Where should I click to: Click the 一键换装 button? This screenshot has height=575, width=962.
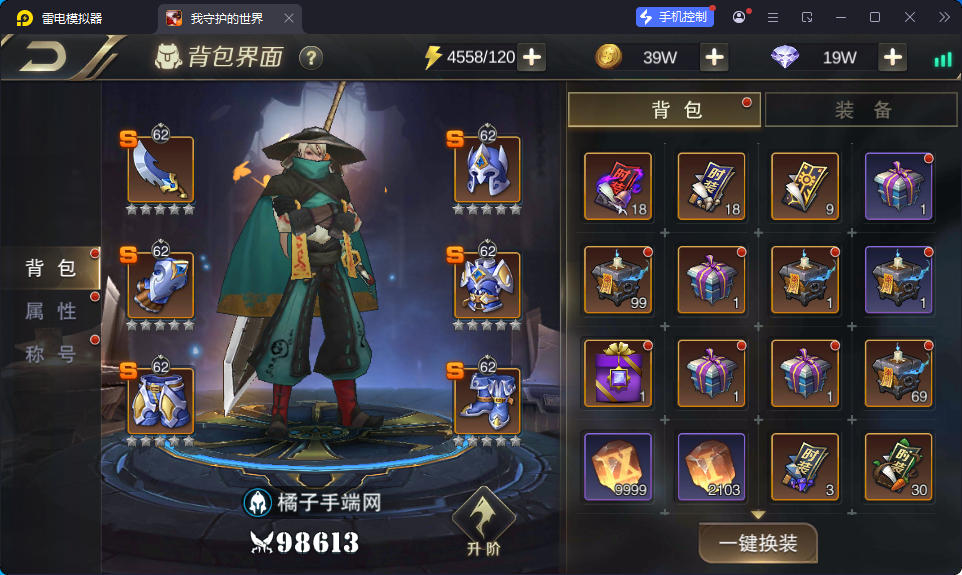click(x=758, y=543)
